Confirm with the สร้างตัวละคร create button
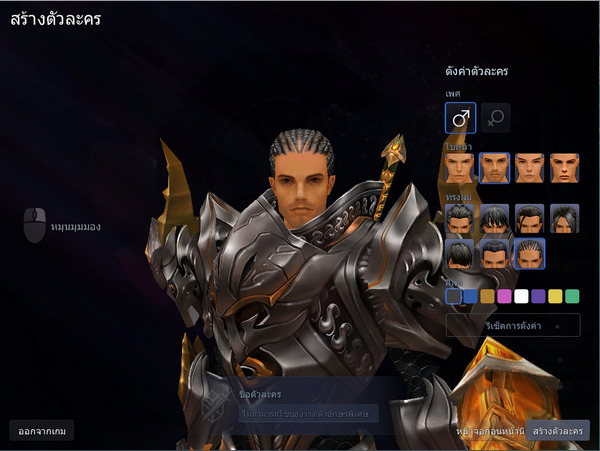This screenshot has height=451, width=600. [x=558, y=430]
